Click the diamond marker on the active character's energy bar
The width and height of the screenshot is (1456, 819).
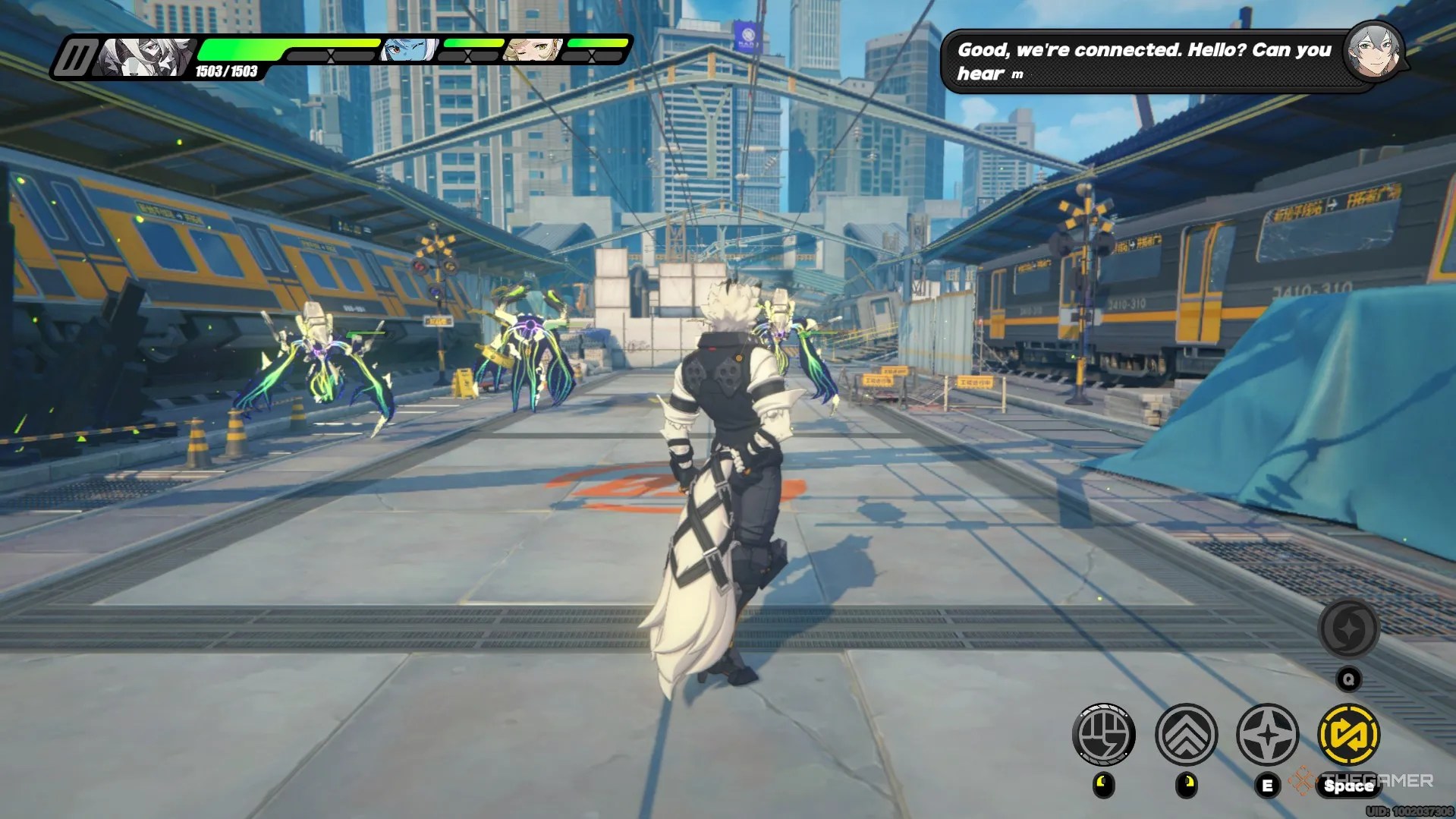tap(331, 55)
